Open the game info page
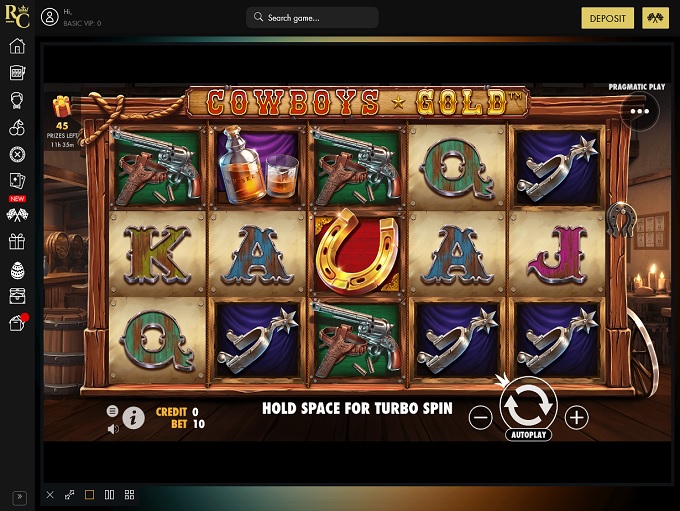680x511 pixels. [133, 418]
